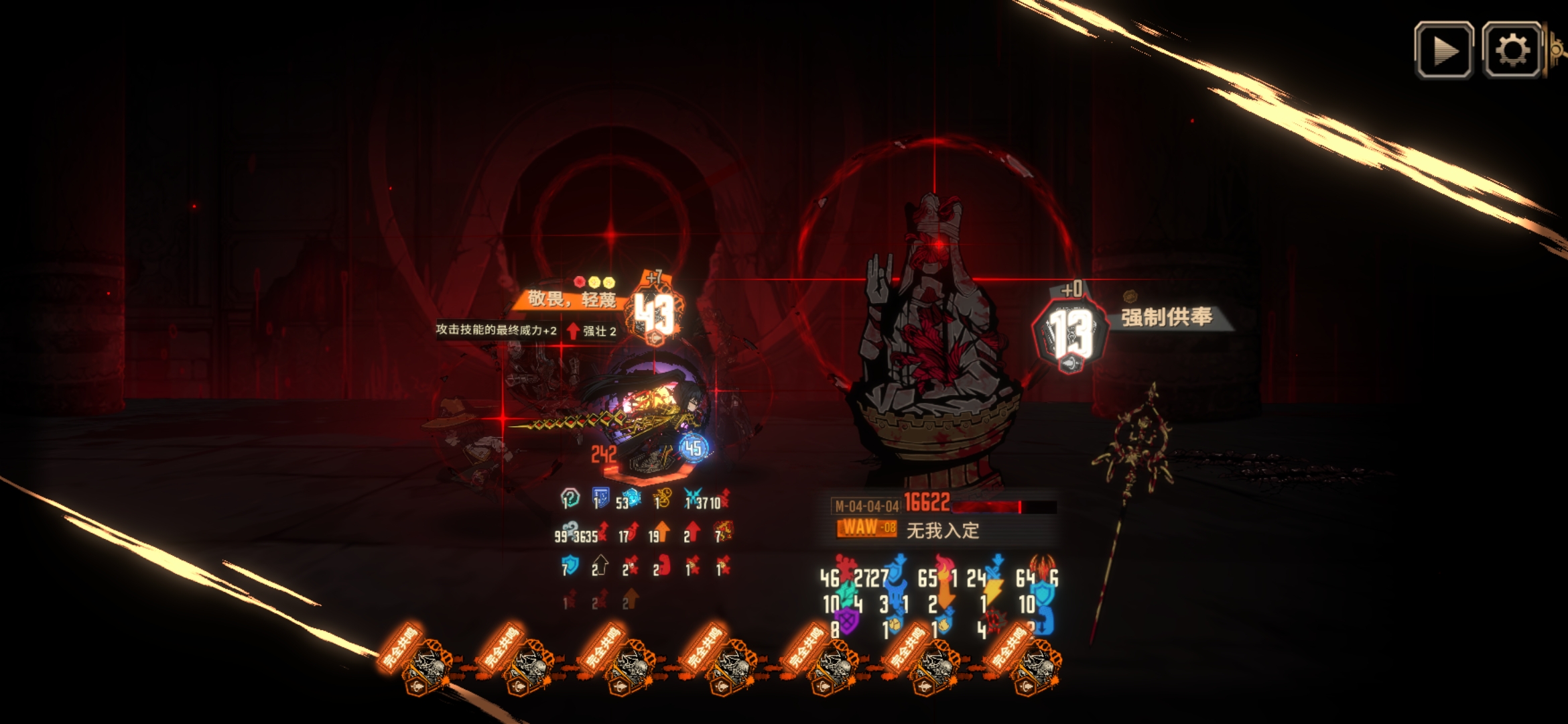Click the play arrow speed button
Viewport: 1568px width, 724px height.
coord(1444,50)
